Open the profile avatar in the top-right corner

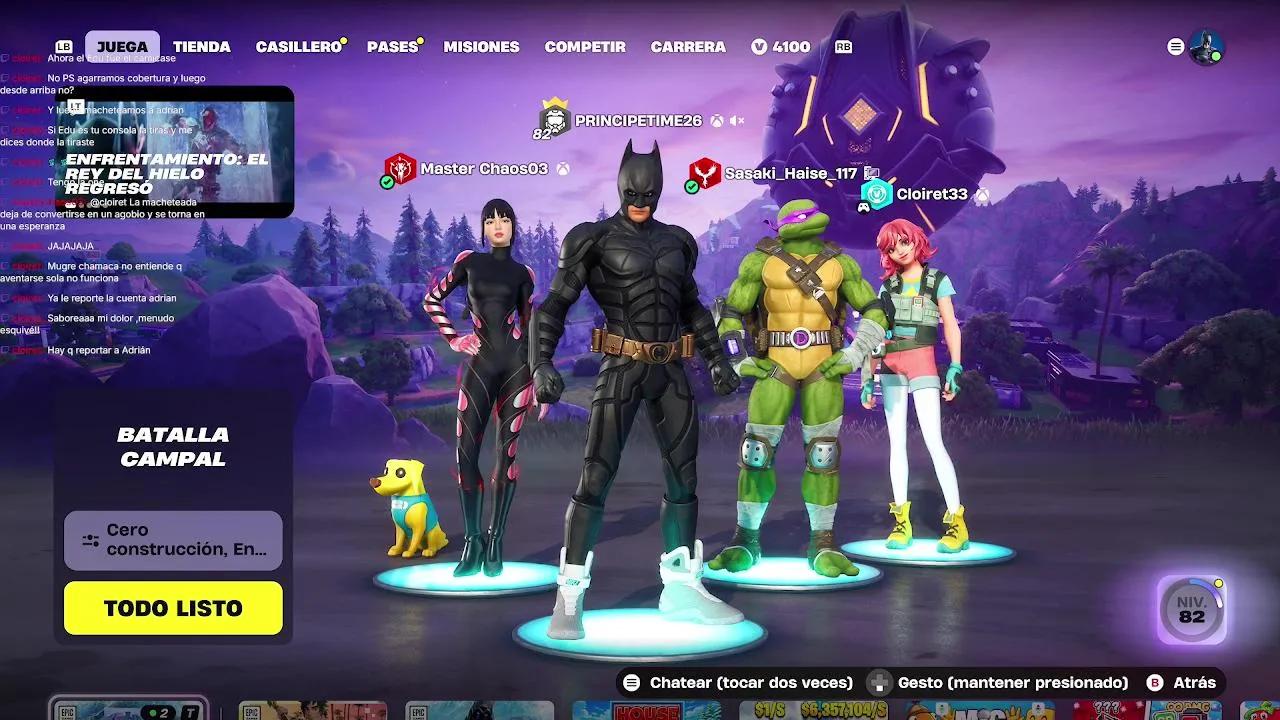[1209, 46]
